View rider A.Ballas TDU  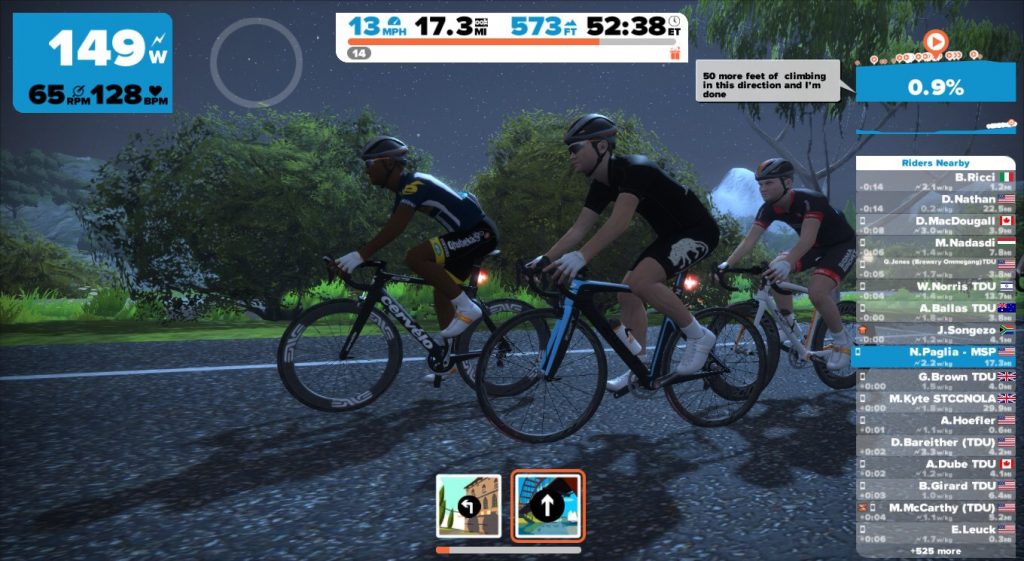pyautogui.click(x=936, y=312)
